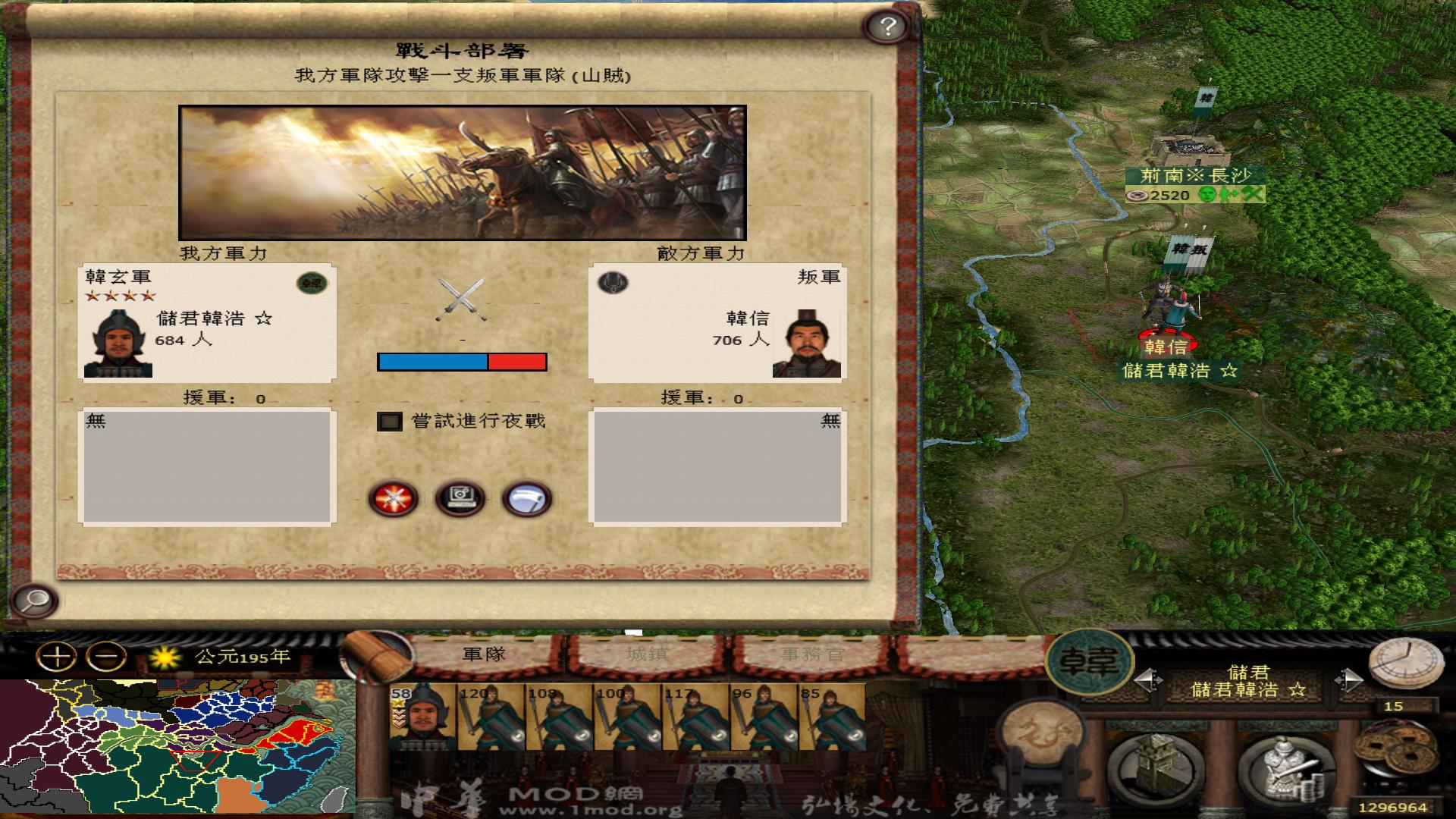Click the blue-red battle odds bar
Screen dimensions: 1456x819
pos(461,363)
